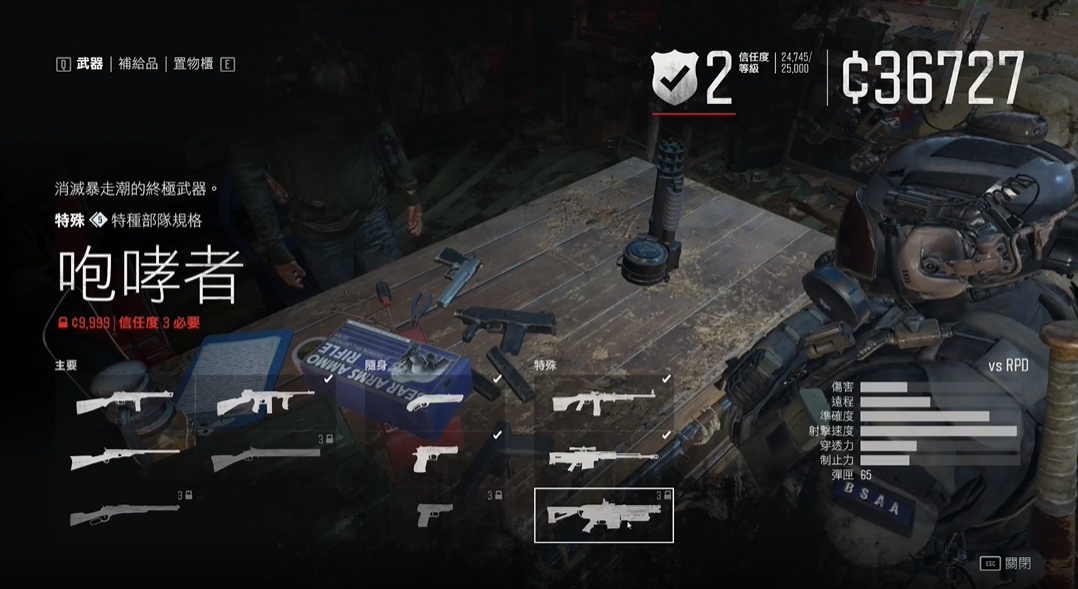Viewport: 1078px width, 589px height.
Task: Open the 置物櫃 locker tab
Action: point(192,64)
